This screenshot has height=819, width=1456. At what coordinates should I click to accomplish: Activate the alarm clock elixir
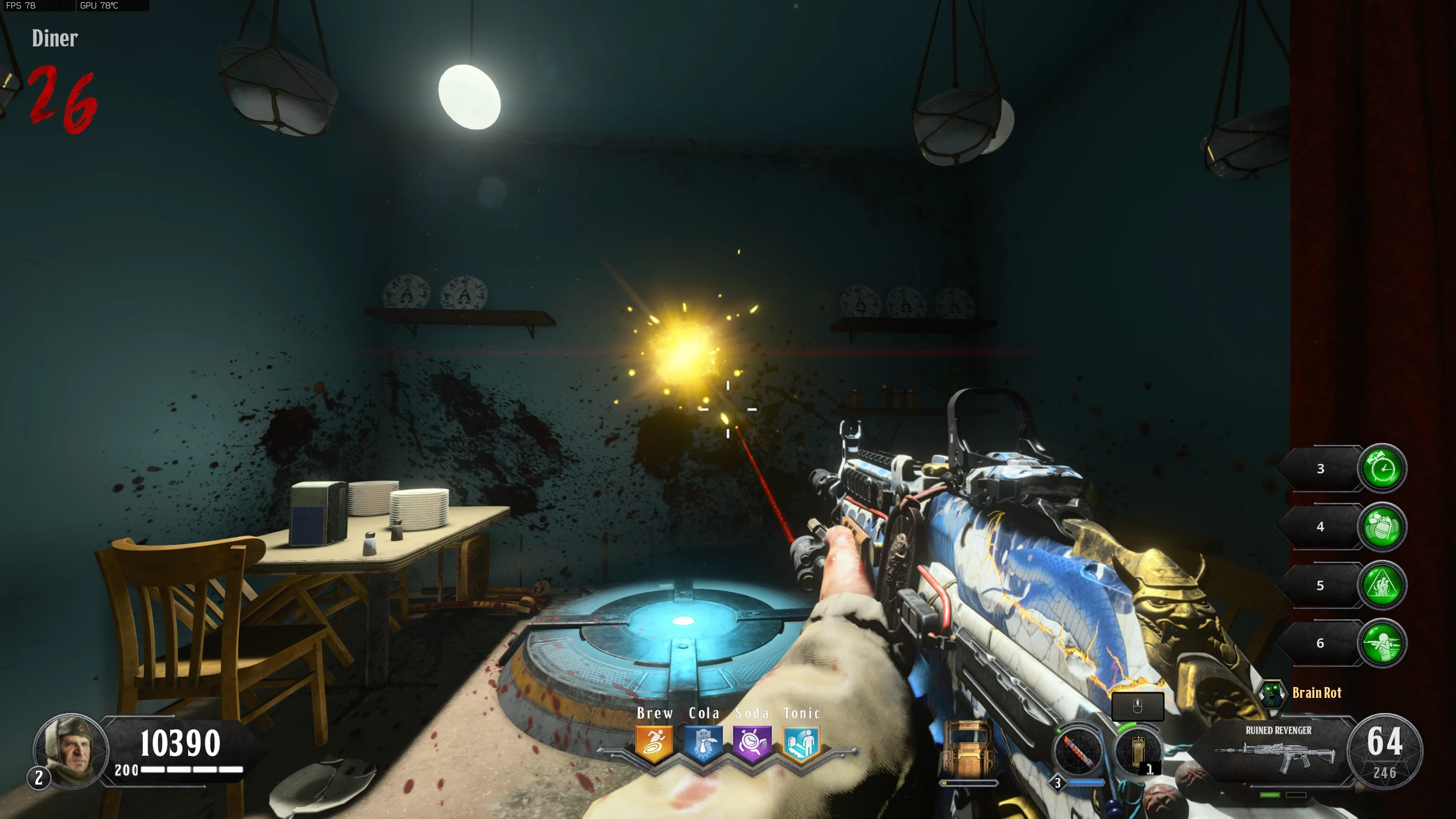pos(1382,469)
